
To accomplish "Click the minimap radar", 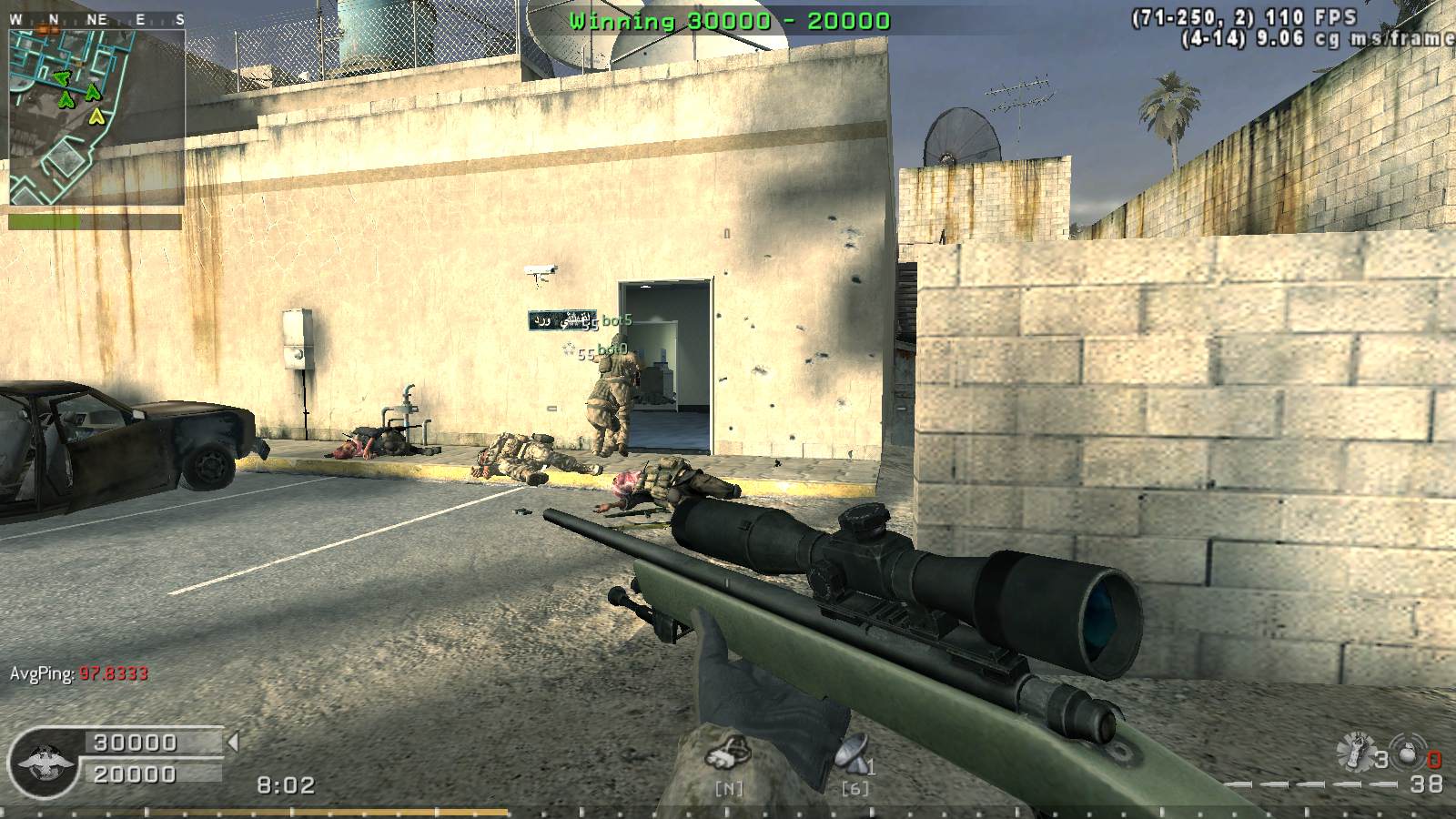I will [97, 116].
